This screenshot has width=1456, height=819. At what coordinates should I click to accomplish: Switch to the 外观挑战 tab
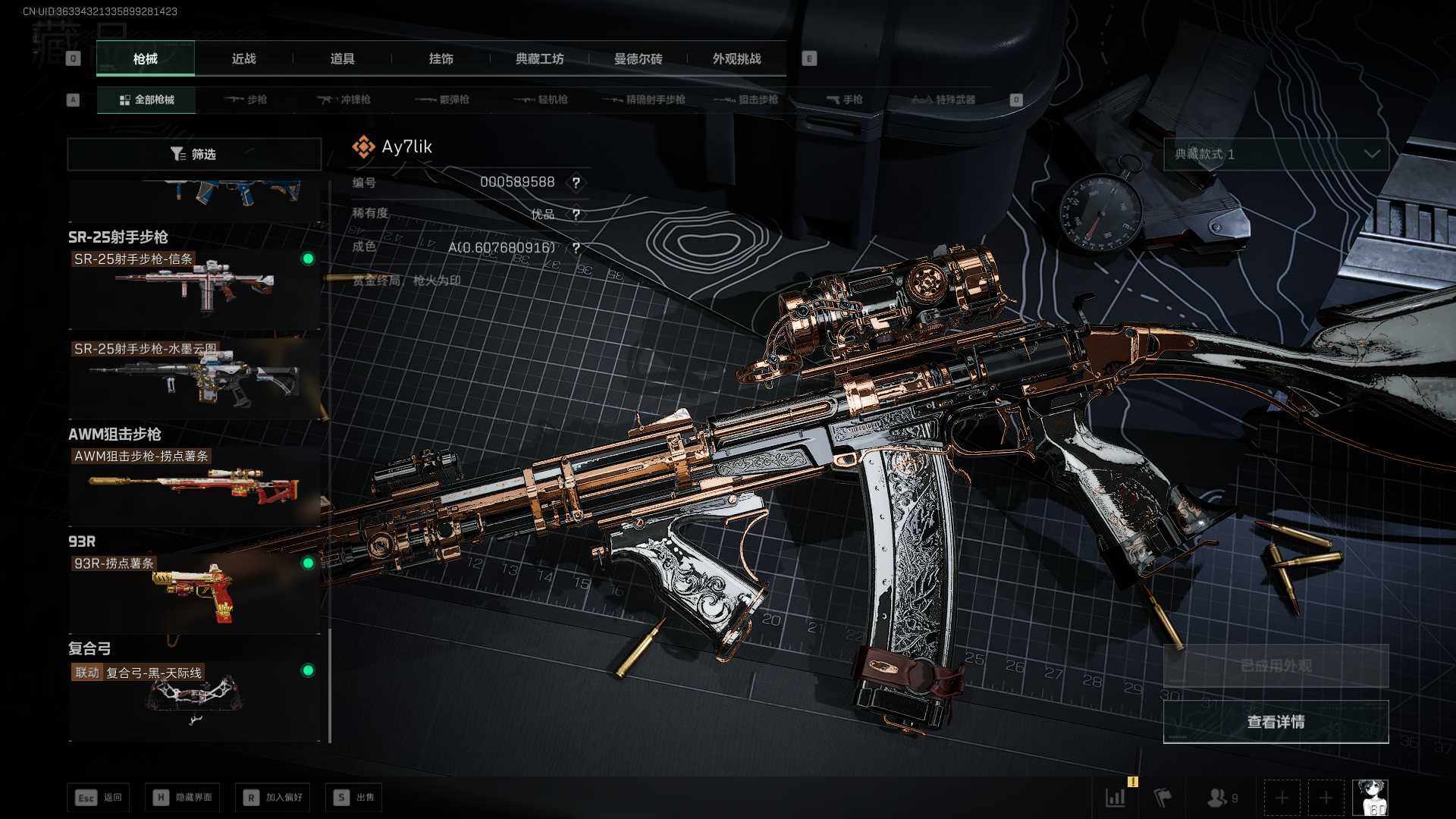tap(736, 59)
